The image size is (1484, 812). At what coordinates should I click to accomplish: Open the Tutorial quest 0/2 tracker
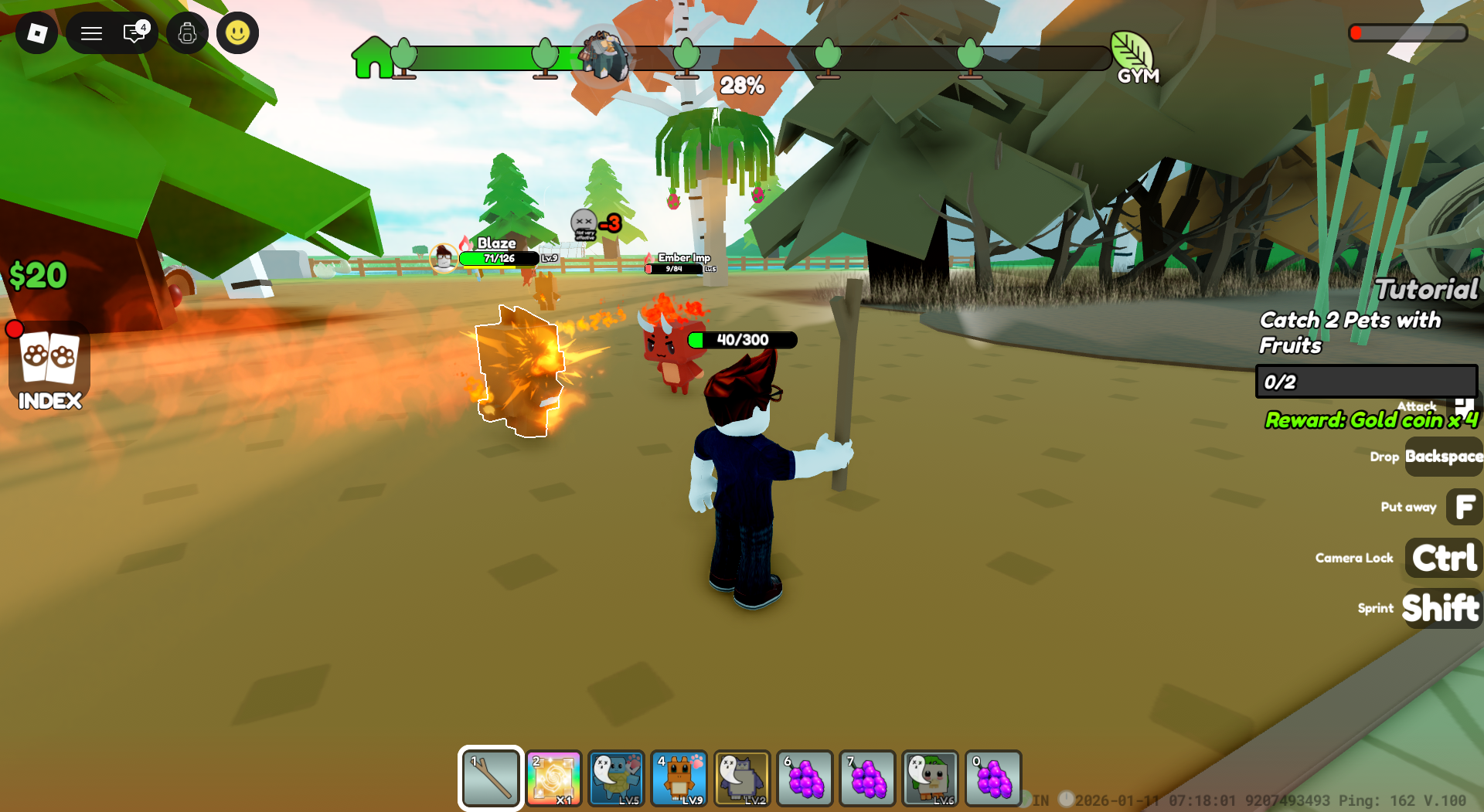coord(1366,382)
